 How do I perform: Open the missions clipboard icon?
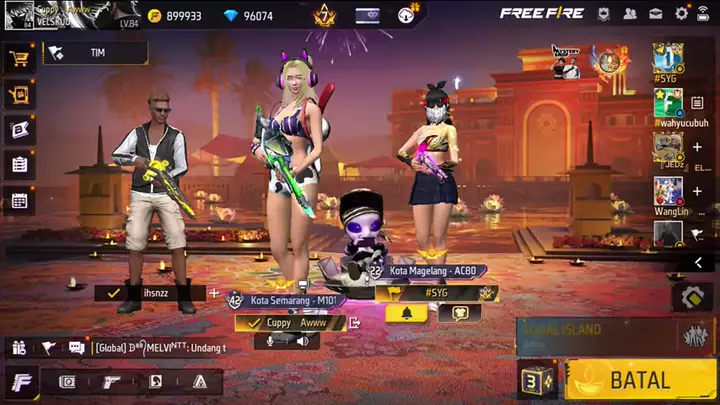point(19,164)
